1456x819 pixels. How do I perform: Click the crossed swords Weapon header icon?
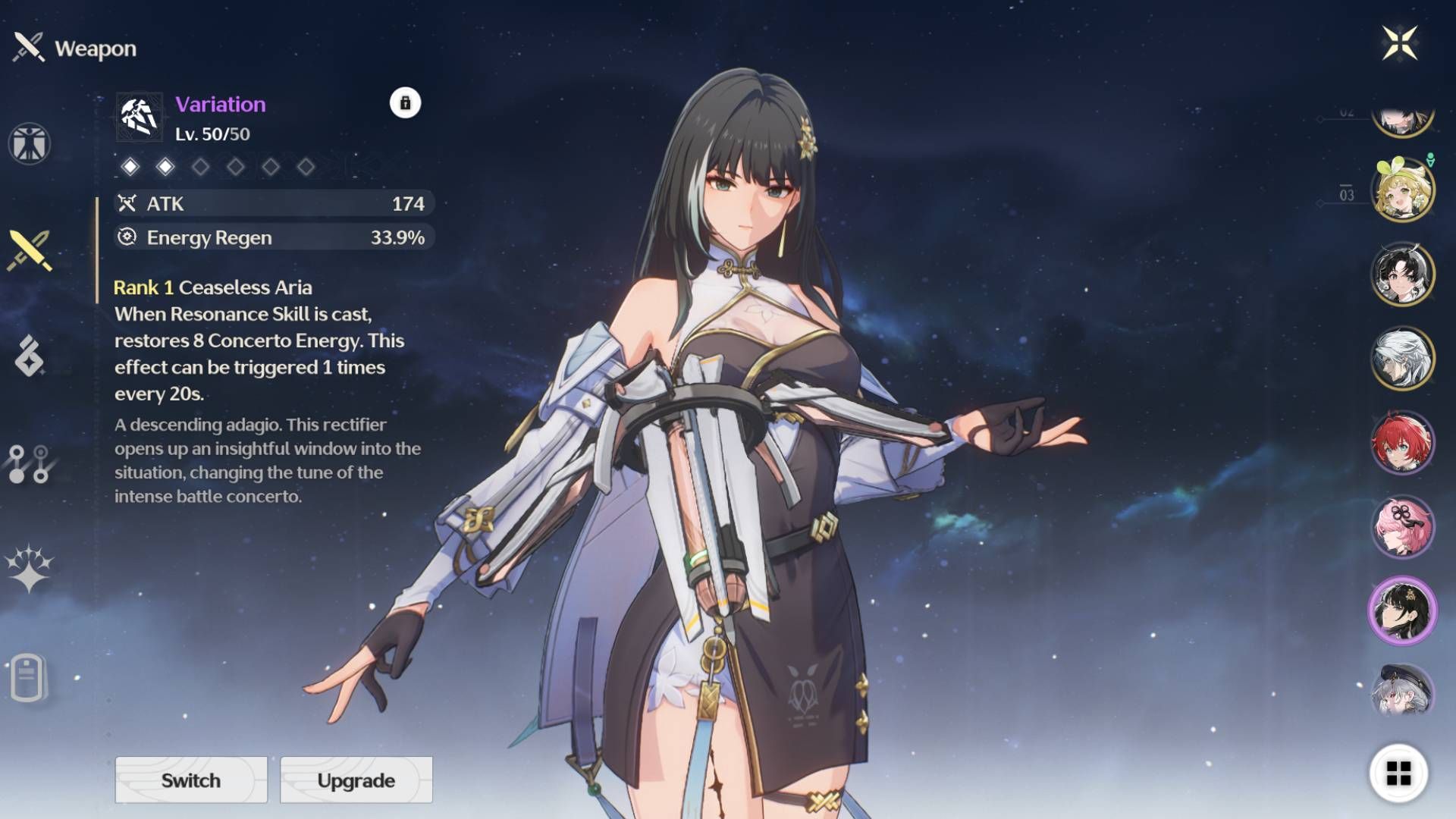pyautogui.click(x=29, y=47)
